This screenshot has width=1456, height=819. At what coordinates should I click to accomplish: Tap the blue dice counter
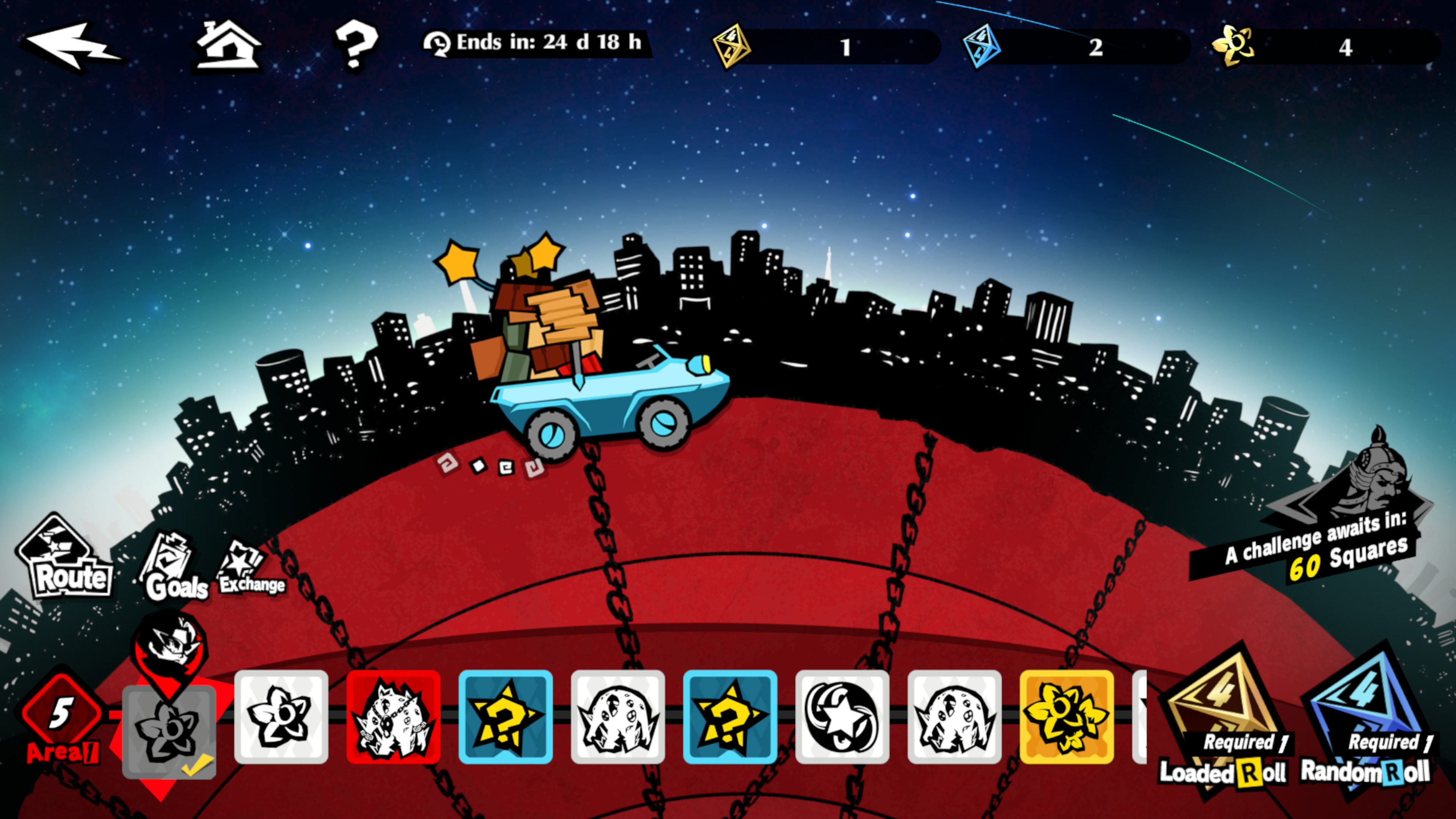pos(1074,46)
